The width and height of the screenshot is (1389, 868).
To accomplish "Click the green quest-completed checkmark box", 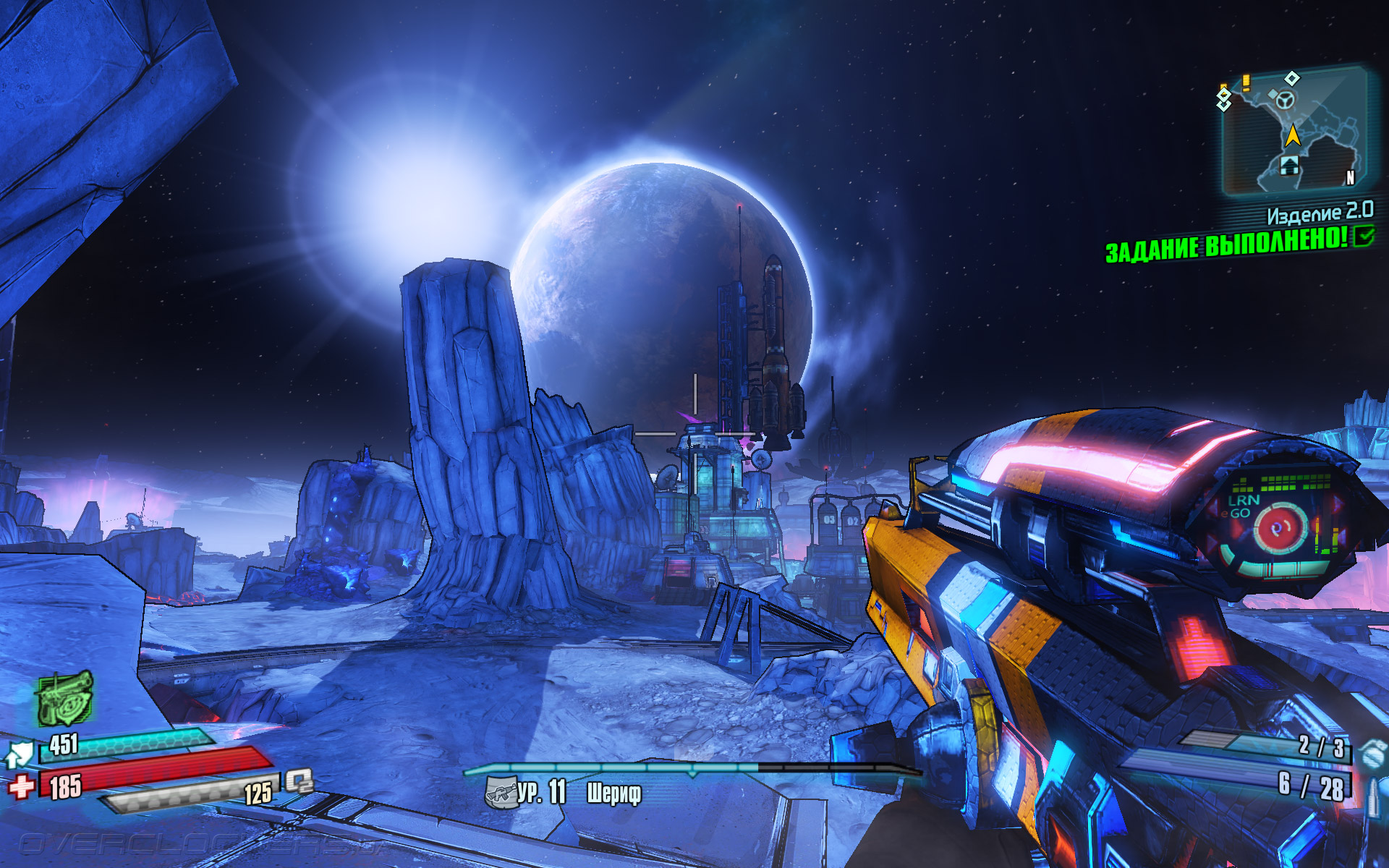I will pyautogui.click(x=1364, y=236).
